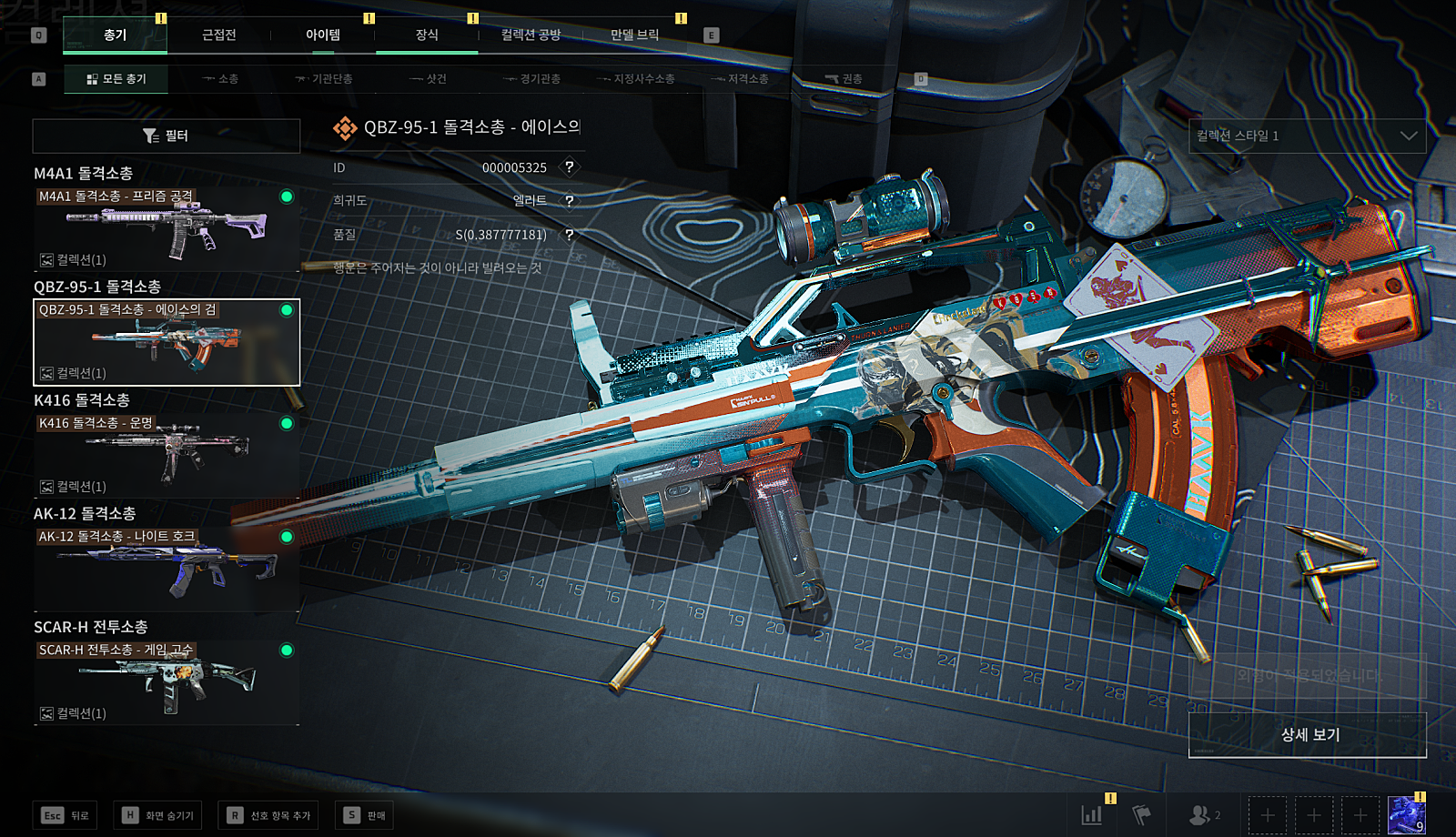Open the 필터 filter button

(x=167, y=136)
